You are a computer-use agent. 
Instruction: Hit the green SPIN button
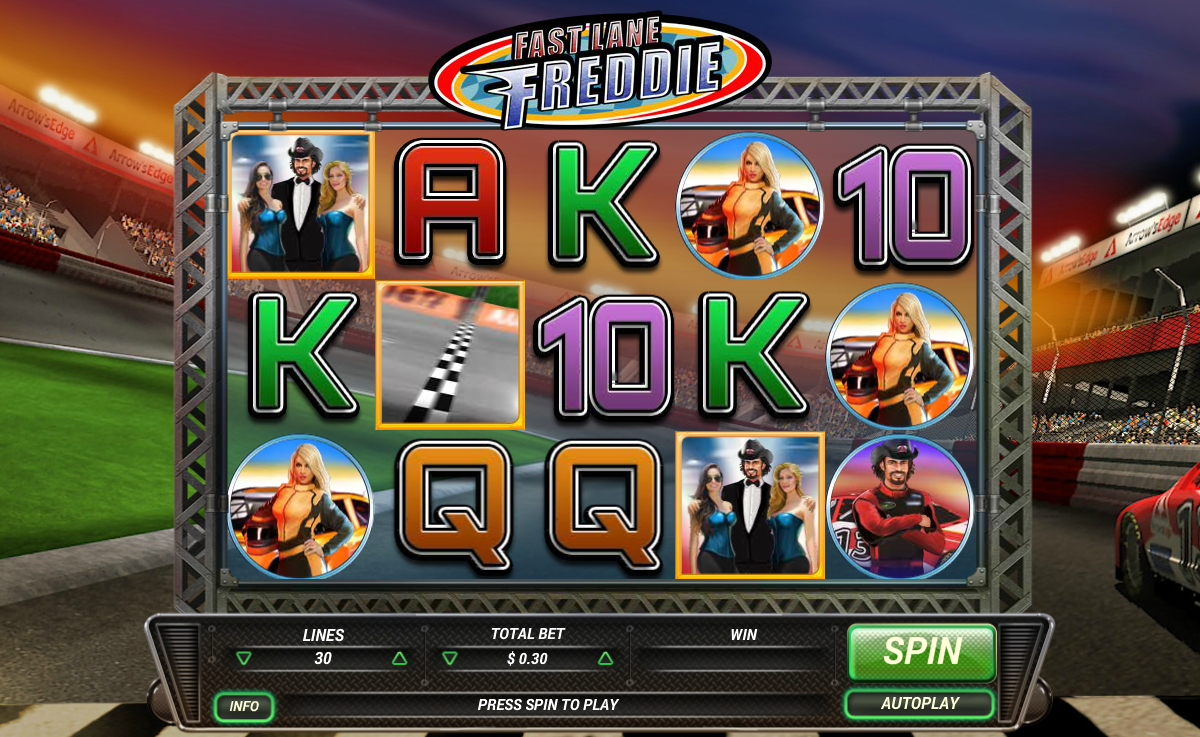click(x=921, y=652)
